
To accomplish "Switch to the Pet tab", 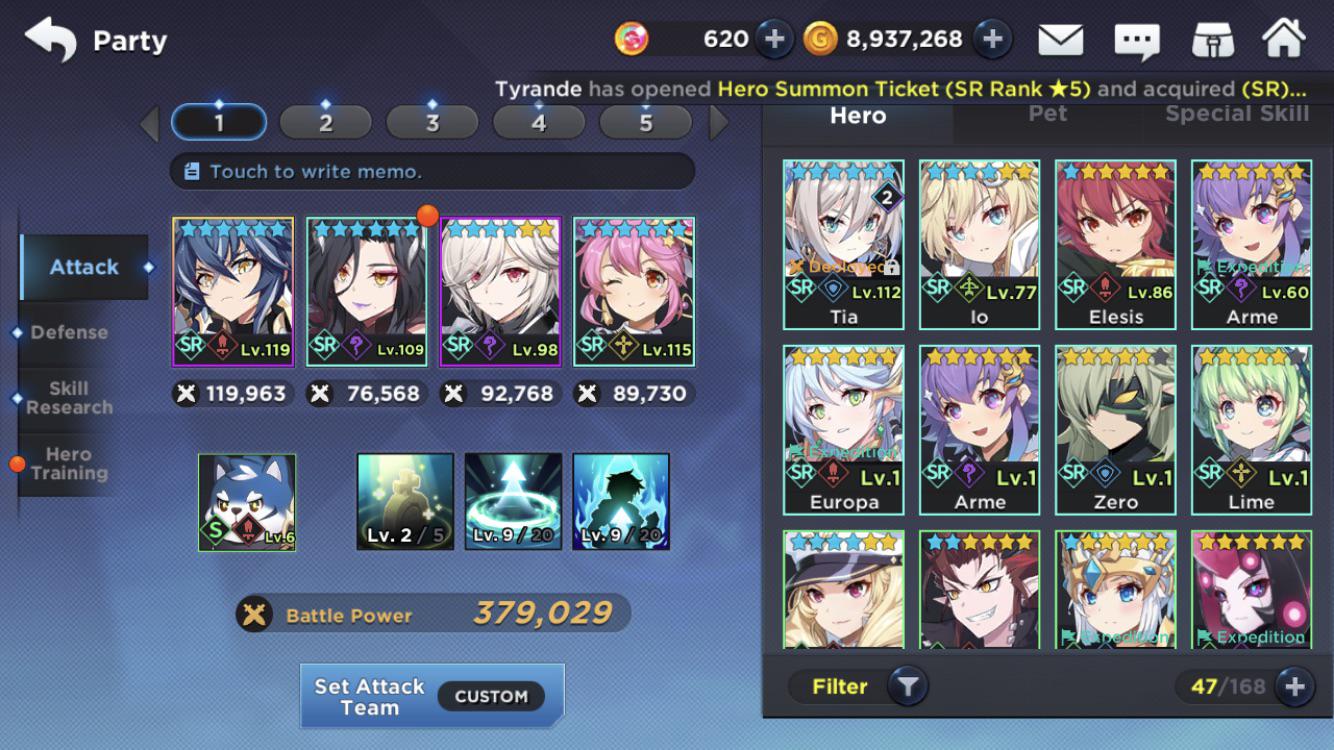I will [x=1047, y=114].
